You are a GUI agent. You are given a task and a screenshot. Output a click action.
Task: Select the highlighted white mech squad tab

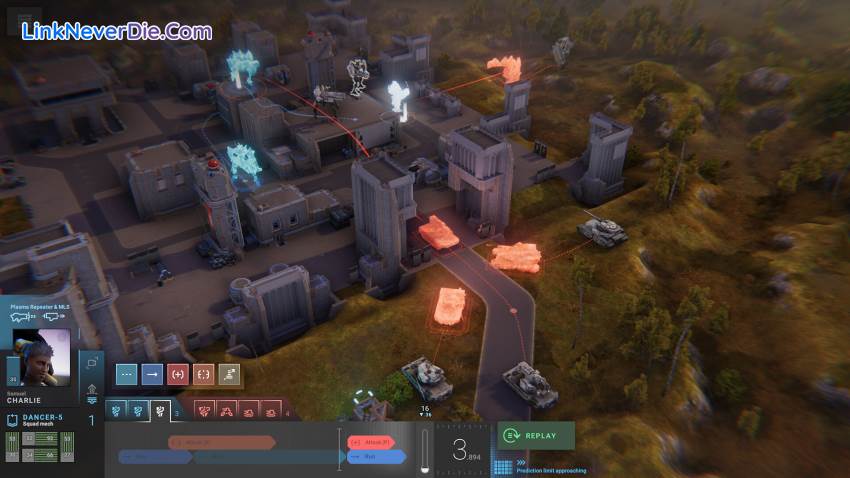pos(160,410)
